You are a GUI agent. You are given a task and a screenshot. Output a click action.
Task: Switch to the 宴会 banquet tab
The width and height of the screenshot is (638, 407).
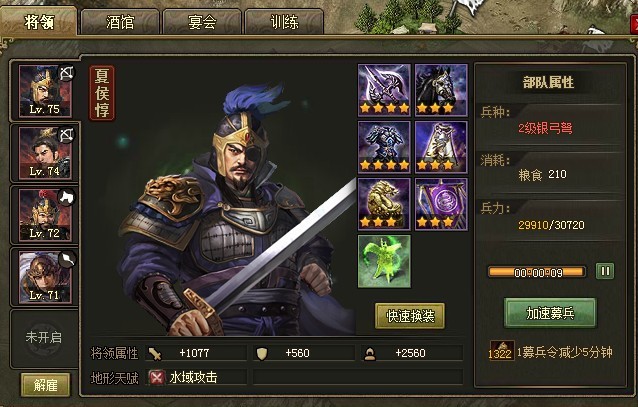coord(201,22)
